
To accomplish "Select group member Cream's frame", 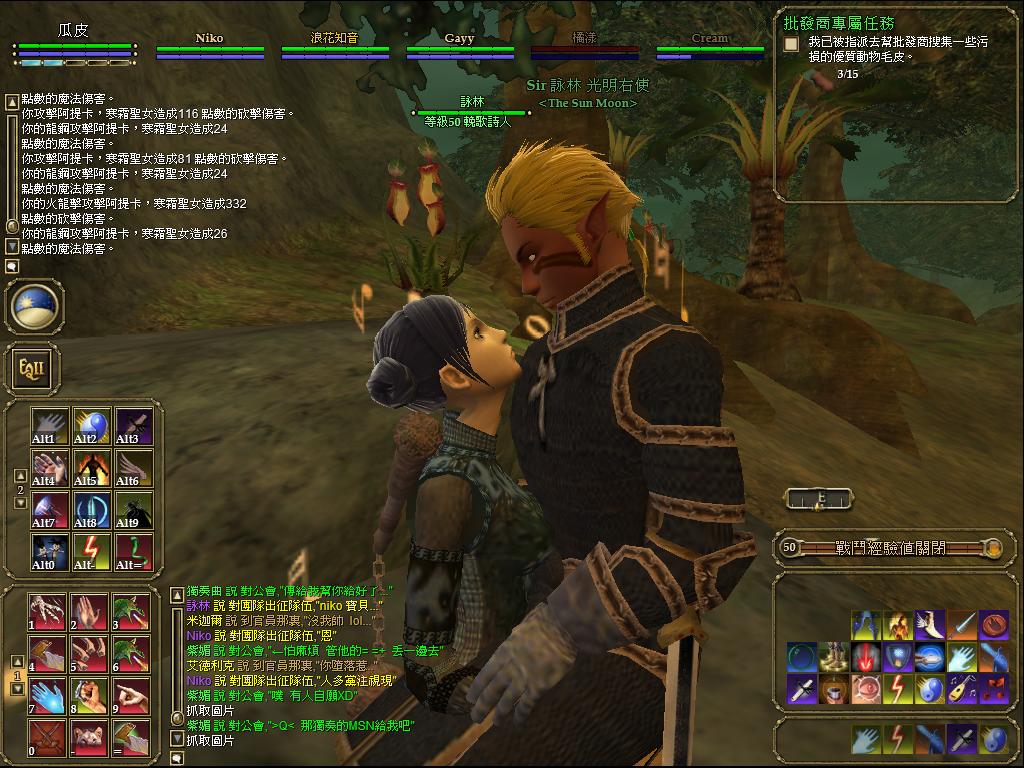I will point(710,46).
